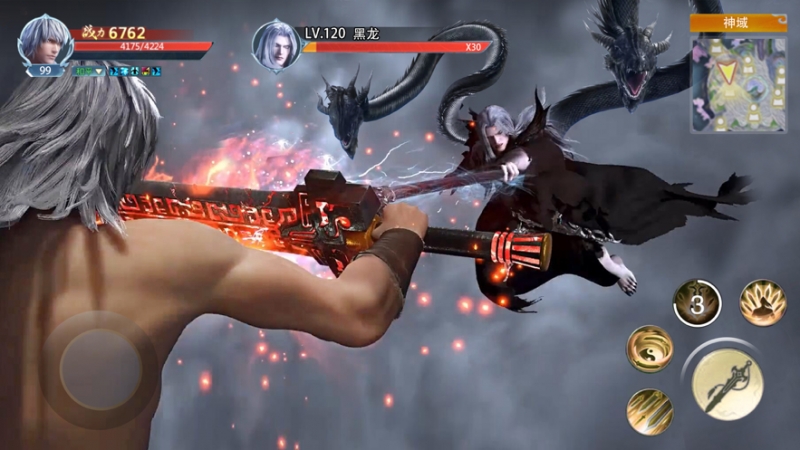Select the 黑龙 boss target portrait
The image size is (800, 450).
(276, 45)
